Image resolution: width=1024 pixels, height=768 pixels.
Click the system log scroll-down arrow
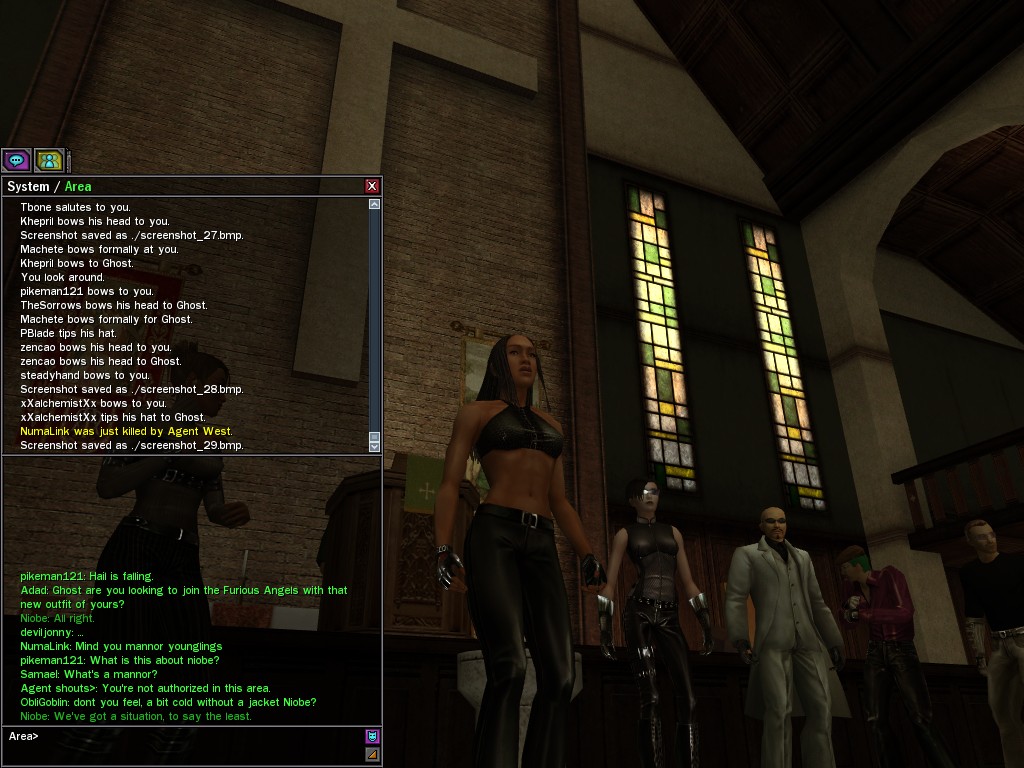[x=374, y=446]
